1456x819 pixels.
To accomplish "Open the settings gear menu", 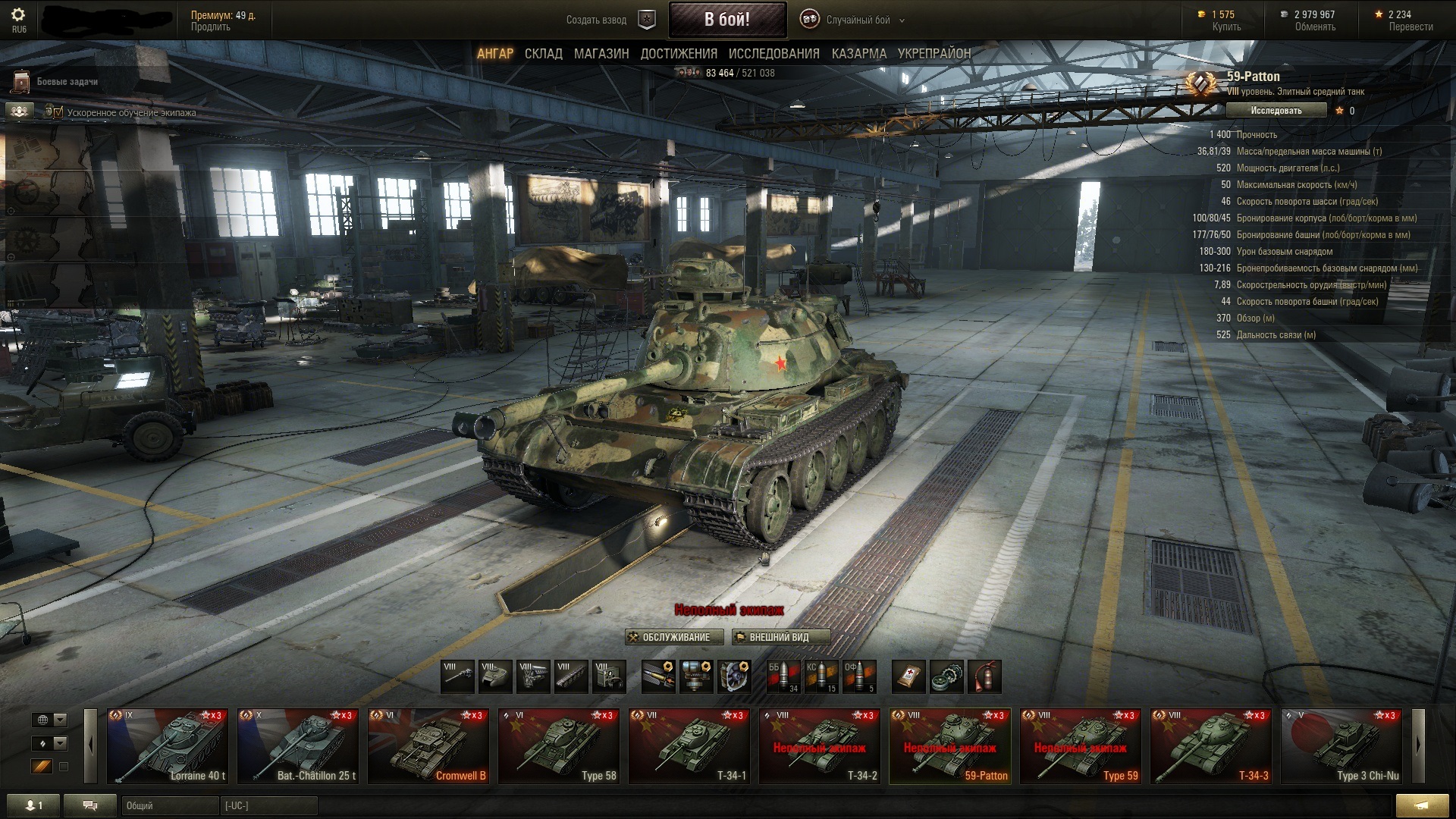I will (x=18, y=15).
